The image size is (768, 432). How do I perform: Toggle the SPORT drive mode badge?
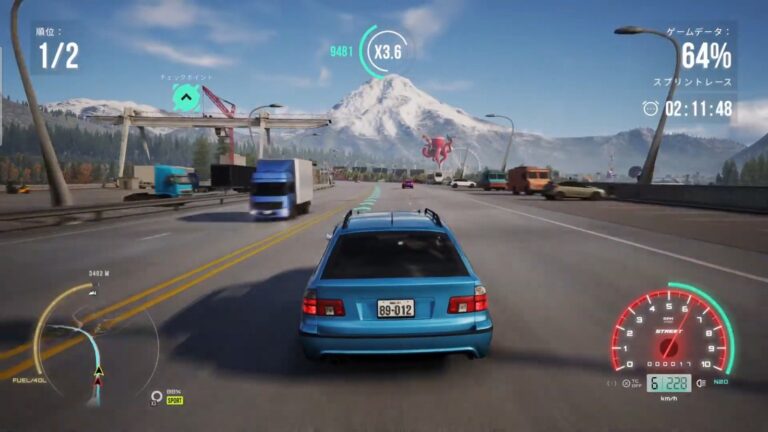175,400
